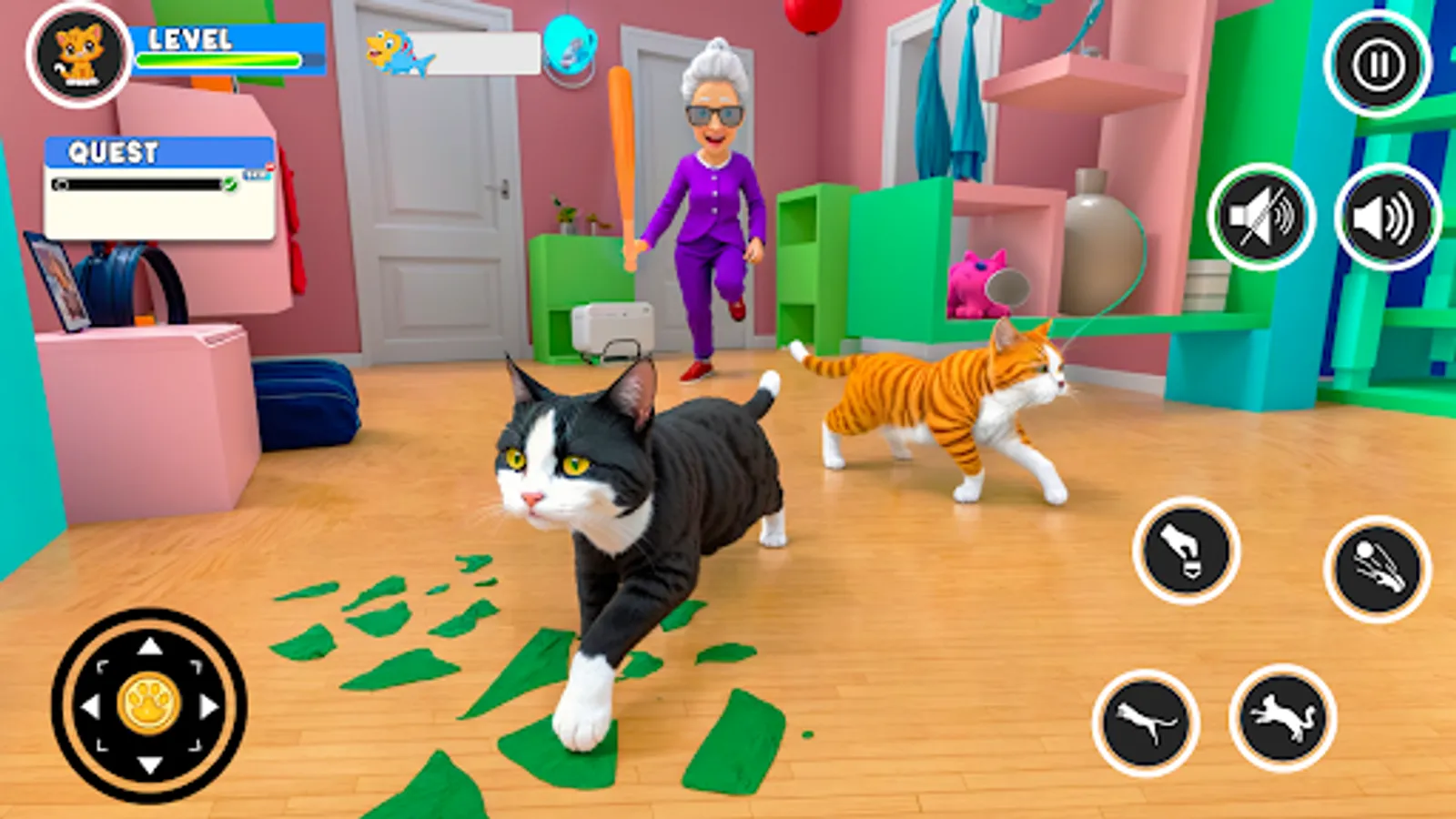Tap the quest progress bar entry
The image size is (1456, 819).
point(136,184)
